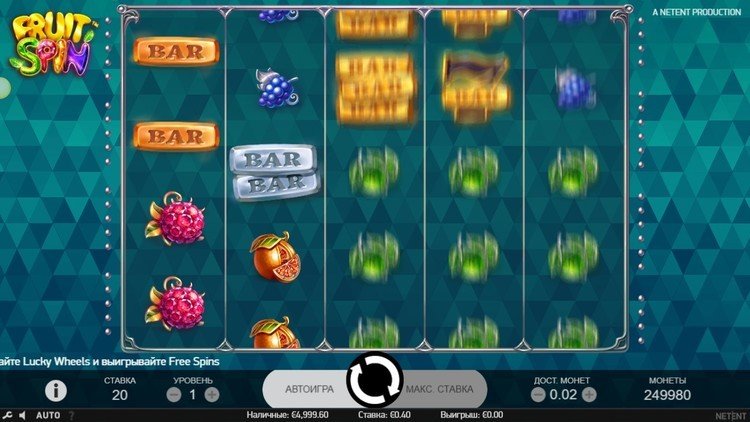Set max bet with Макс. ставка button
750x422 pixels.
(439, 388)
